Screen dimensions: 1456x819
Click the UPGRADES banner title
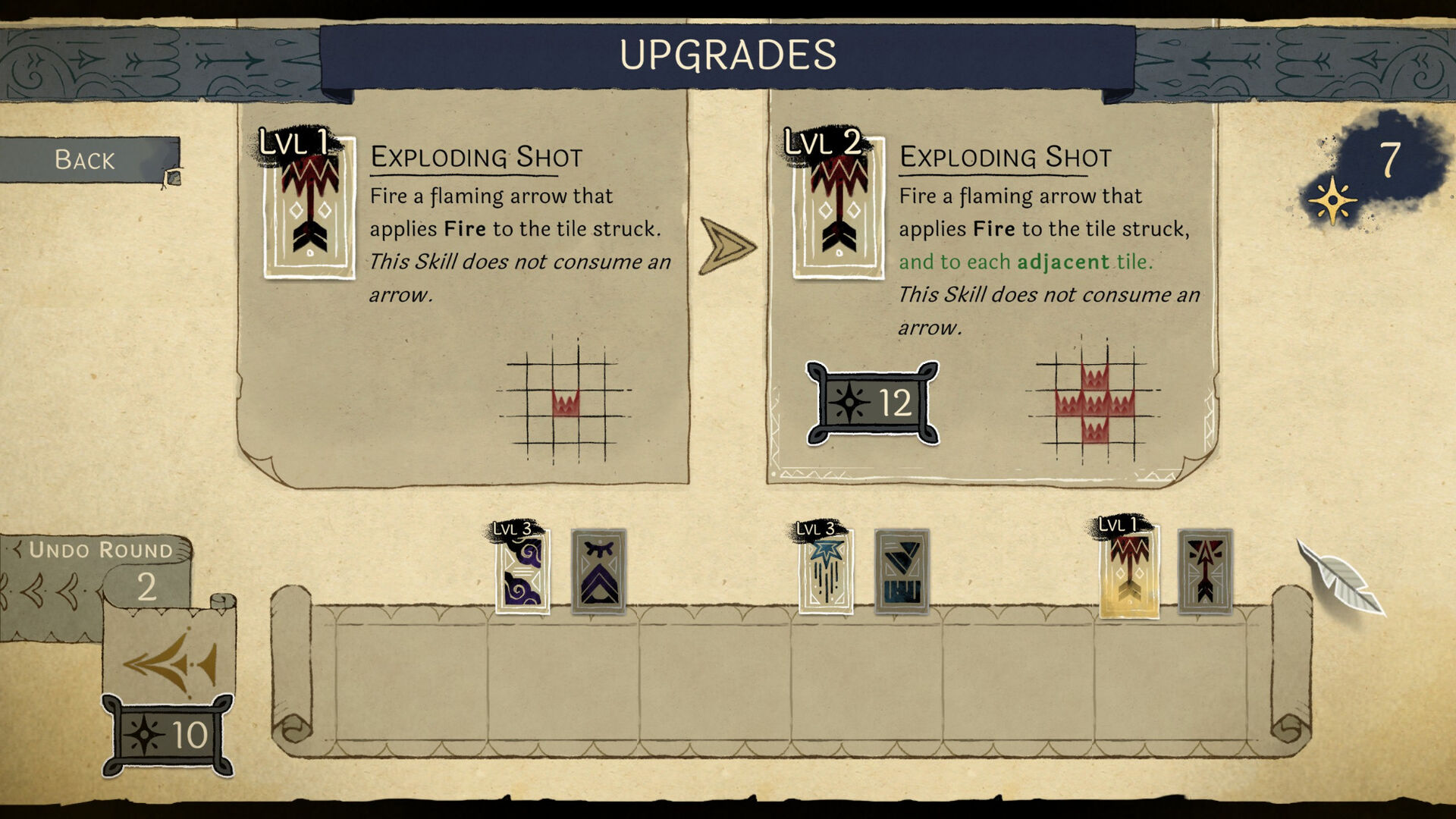click(727, 55)
